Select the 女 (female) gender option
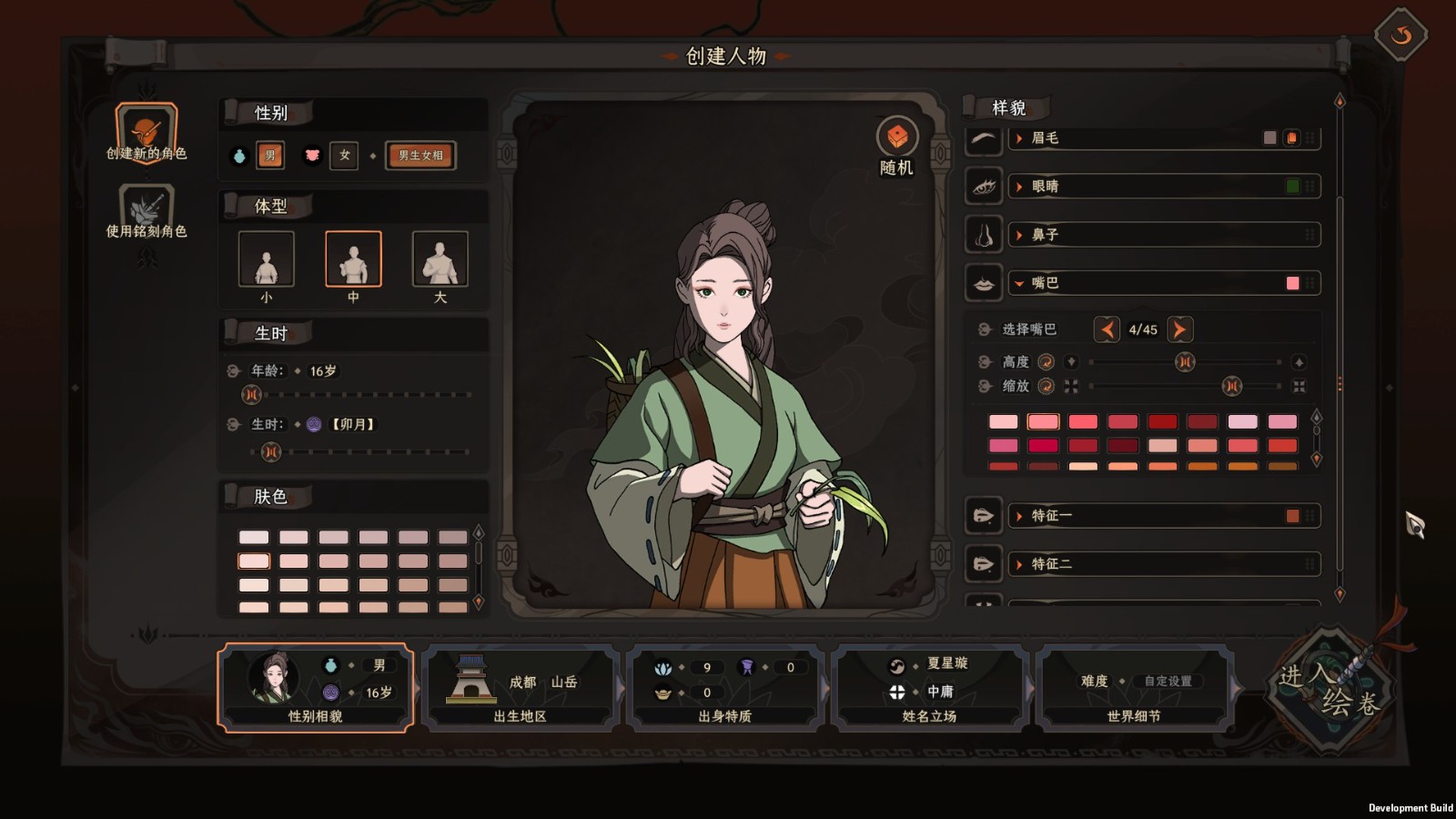This screenshot has height=819, width=1456. 344,156
